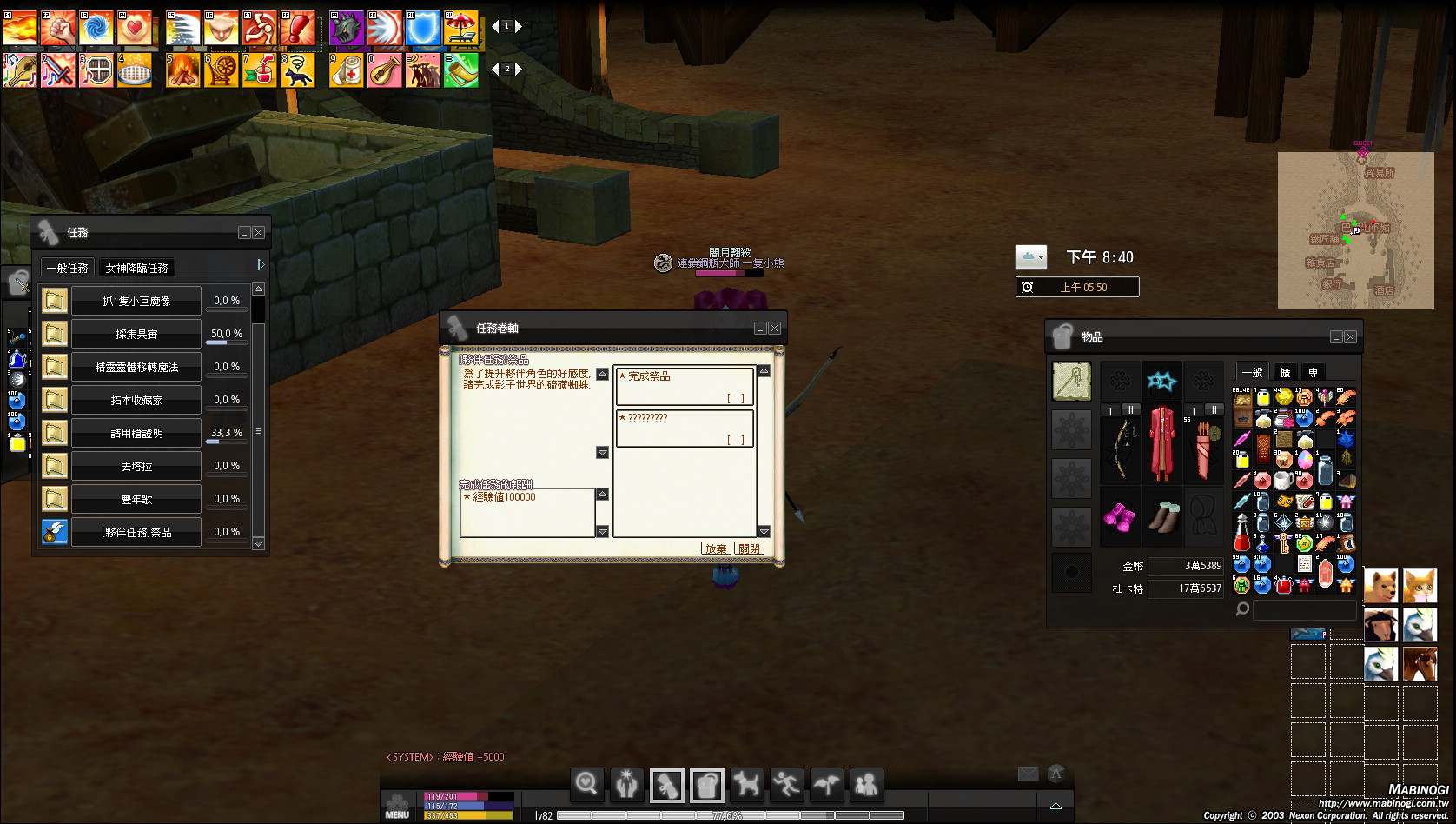Open the 抓1隻小巨魔像 quest
The height and width of the screenshot is (824, 1456).
point(136,301)
